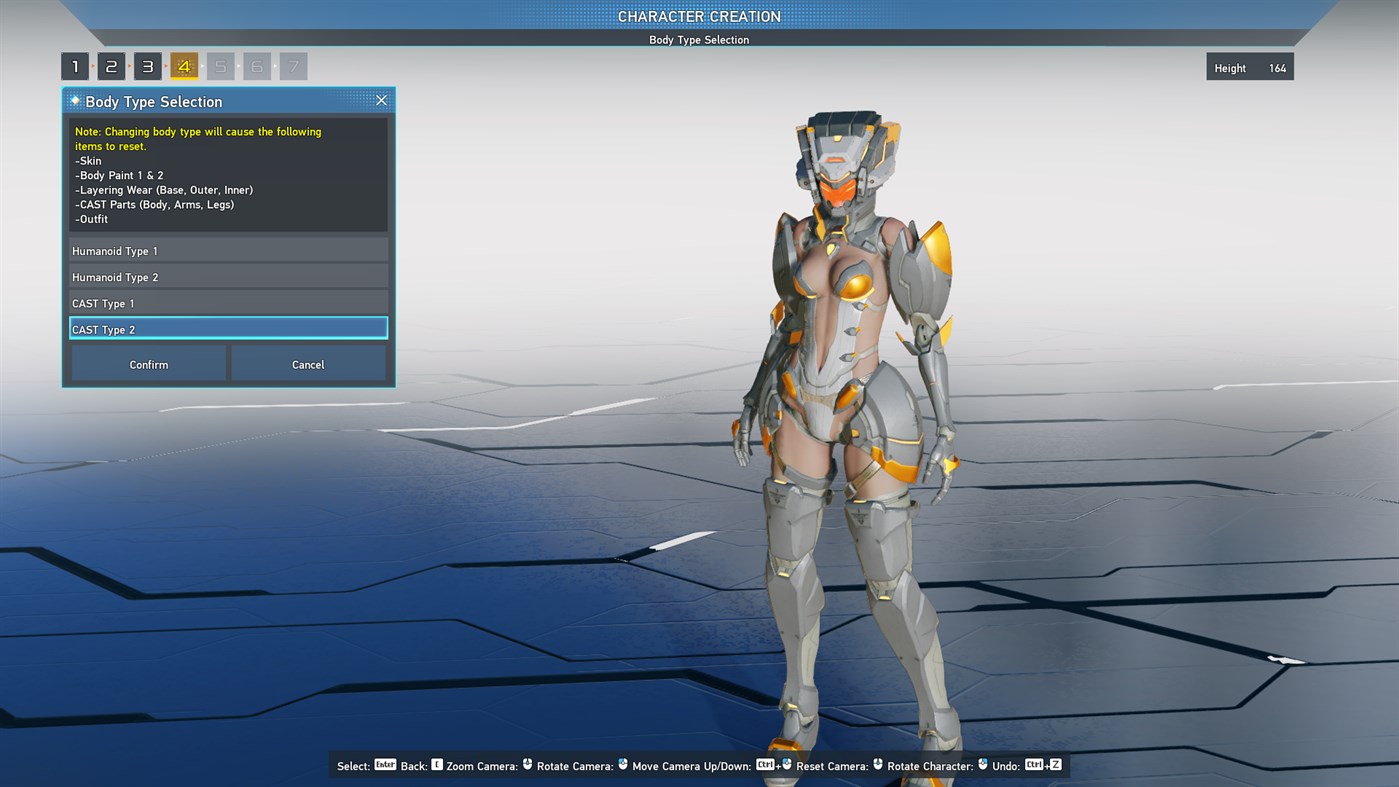The height and width of the screenshot is (787, 1399).
Task: Confirm the body type change
Action: 147,363
